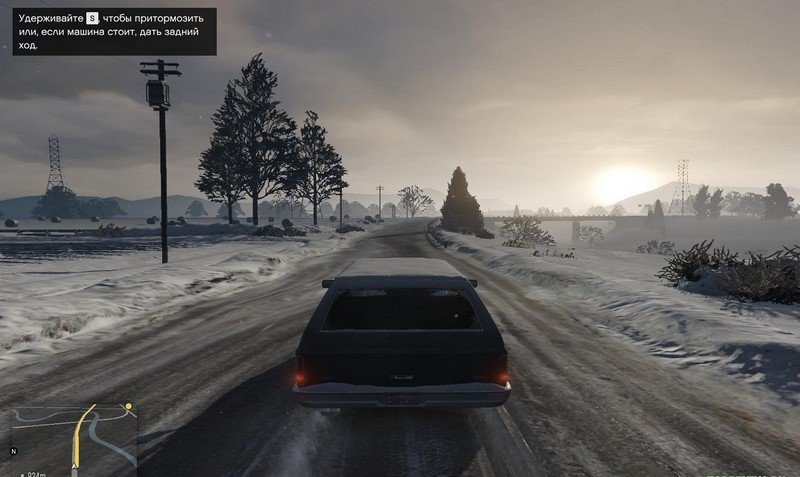Select the yellow destination marker on the minimap

127,407
